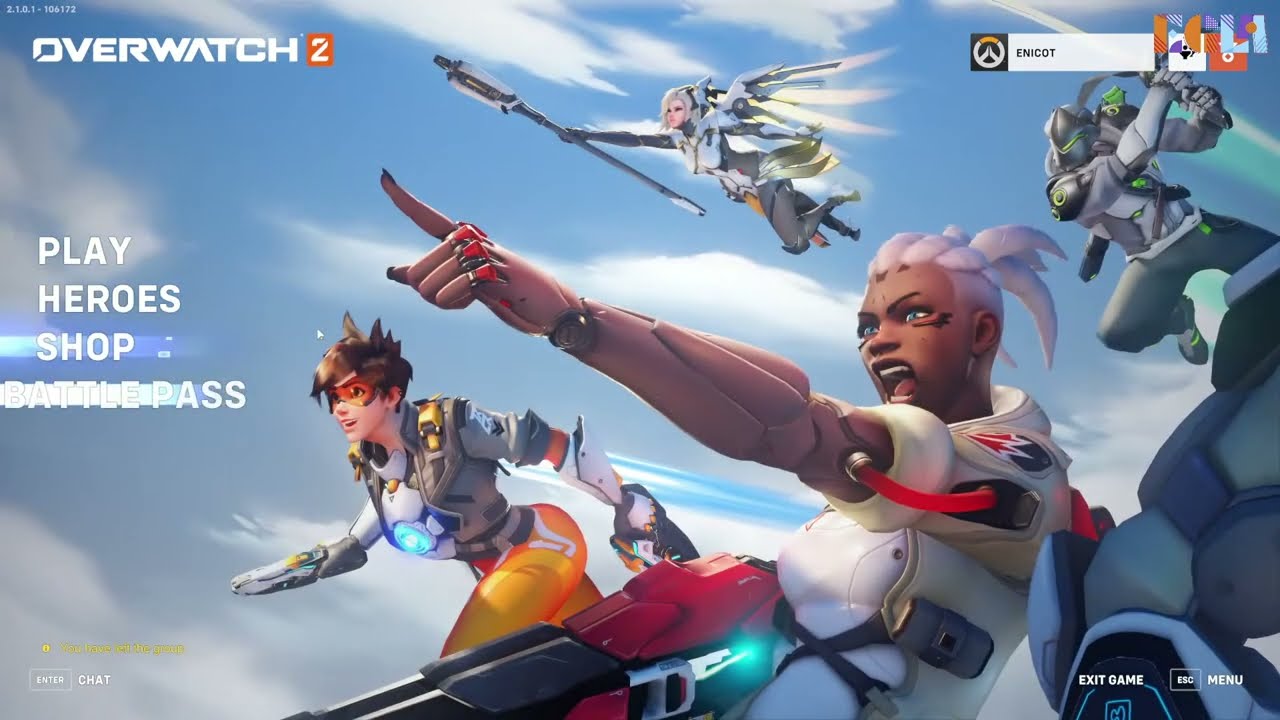View the BATTLE PASS

[x=124, y=395]
